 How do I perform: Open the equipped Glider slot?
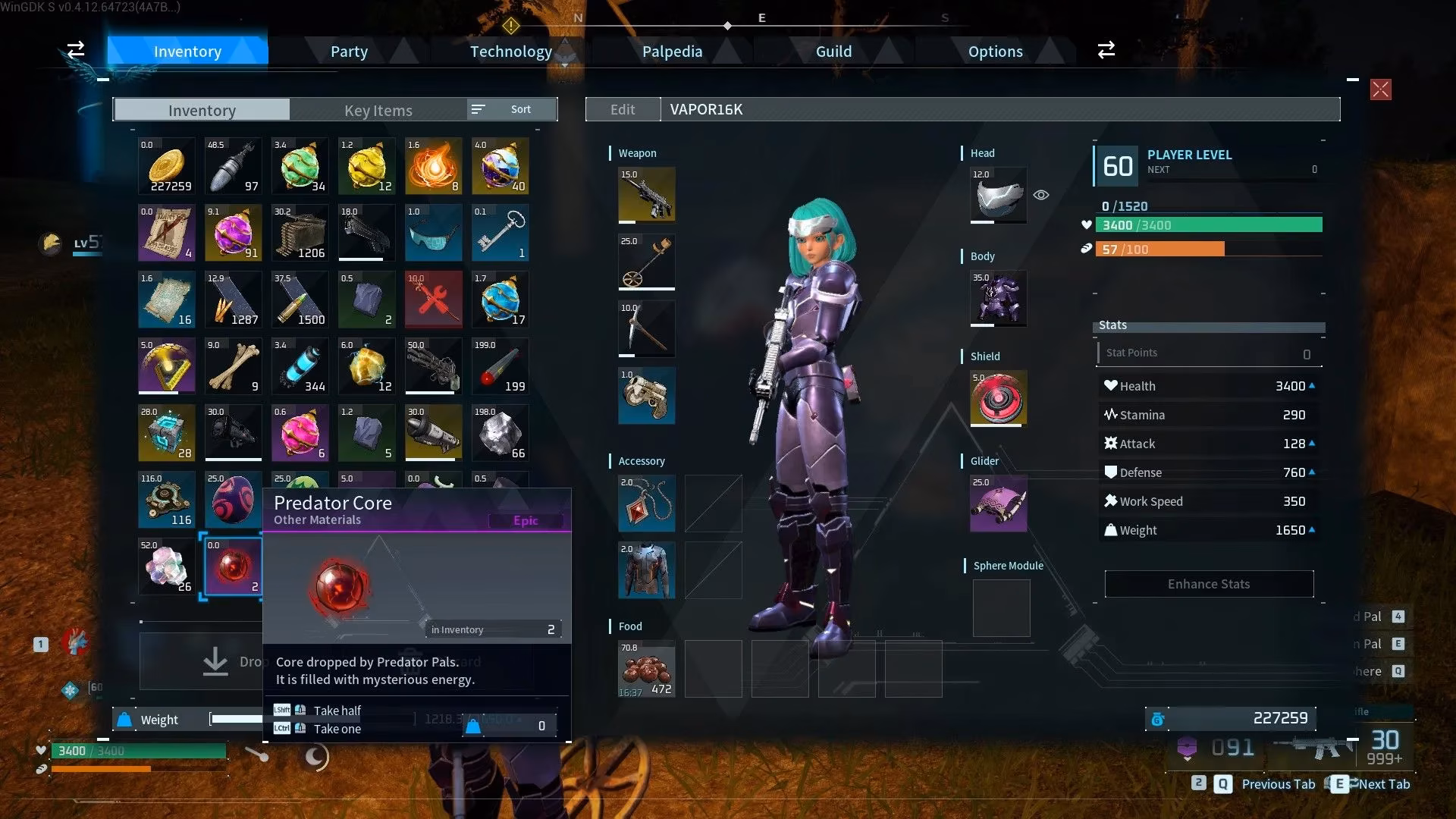997,504
